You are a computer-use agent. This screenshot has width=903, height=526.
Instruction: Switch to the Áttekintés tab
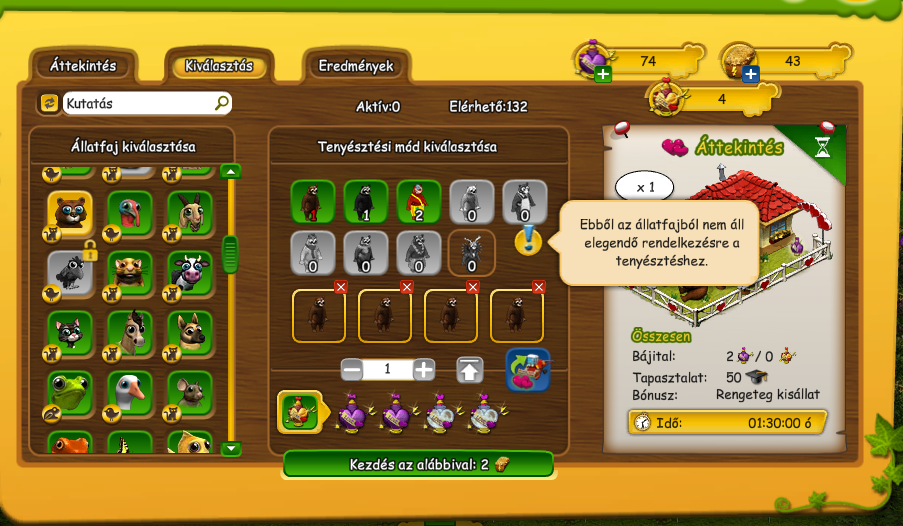pyautogui.click(x=83, y=66)
